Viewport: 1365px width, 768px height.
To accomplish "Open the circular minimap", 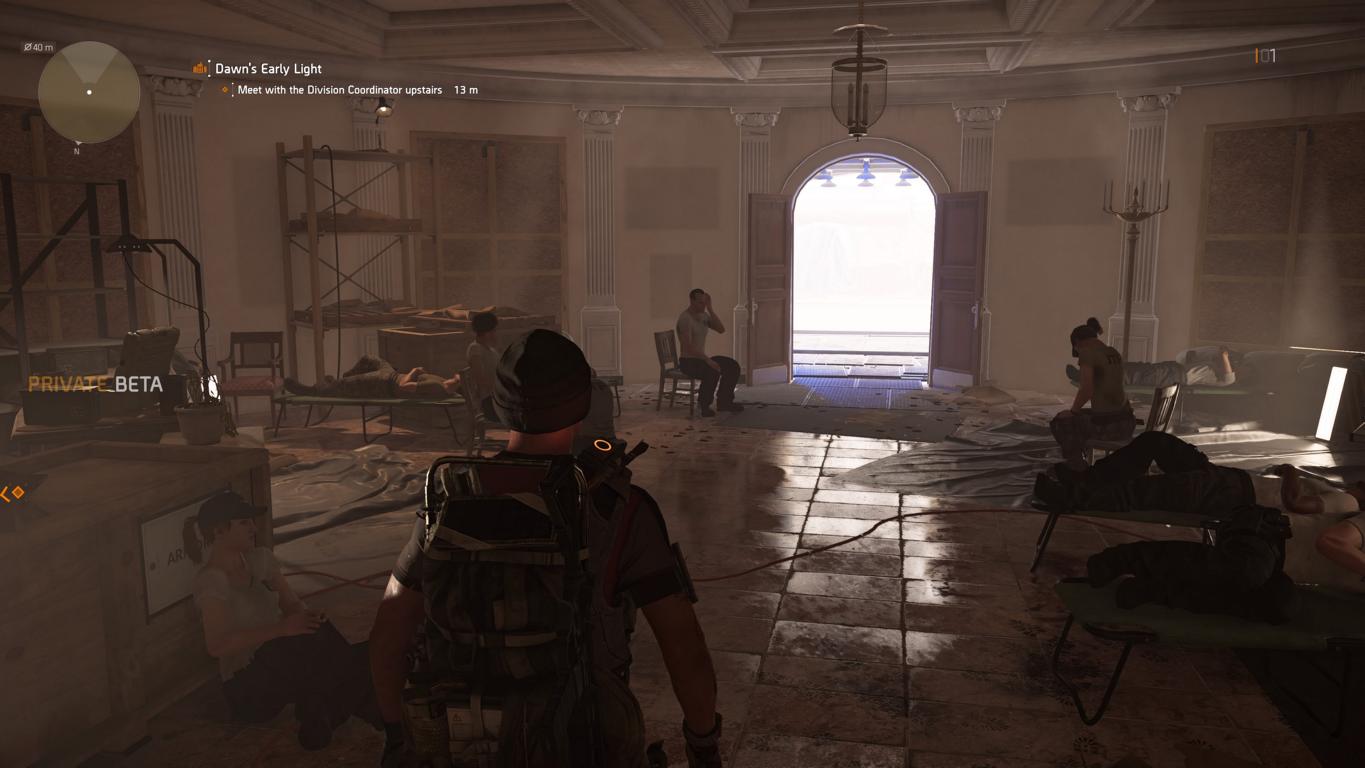I will 89,92.
